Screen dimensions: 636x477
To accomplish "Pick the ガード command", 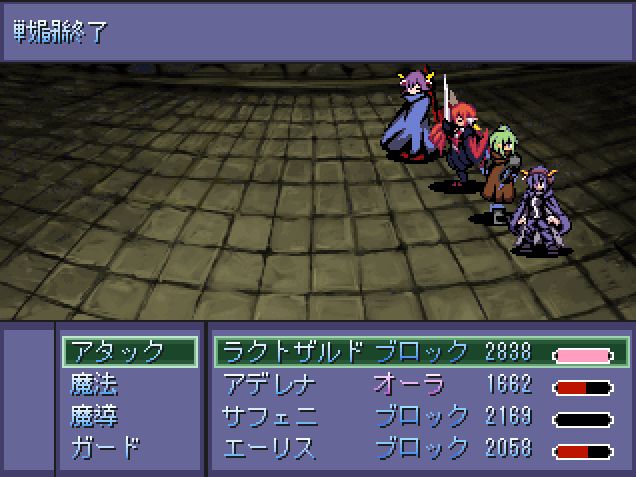I will click(105, 448).
